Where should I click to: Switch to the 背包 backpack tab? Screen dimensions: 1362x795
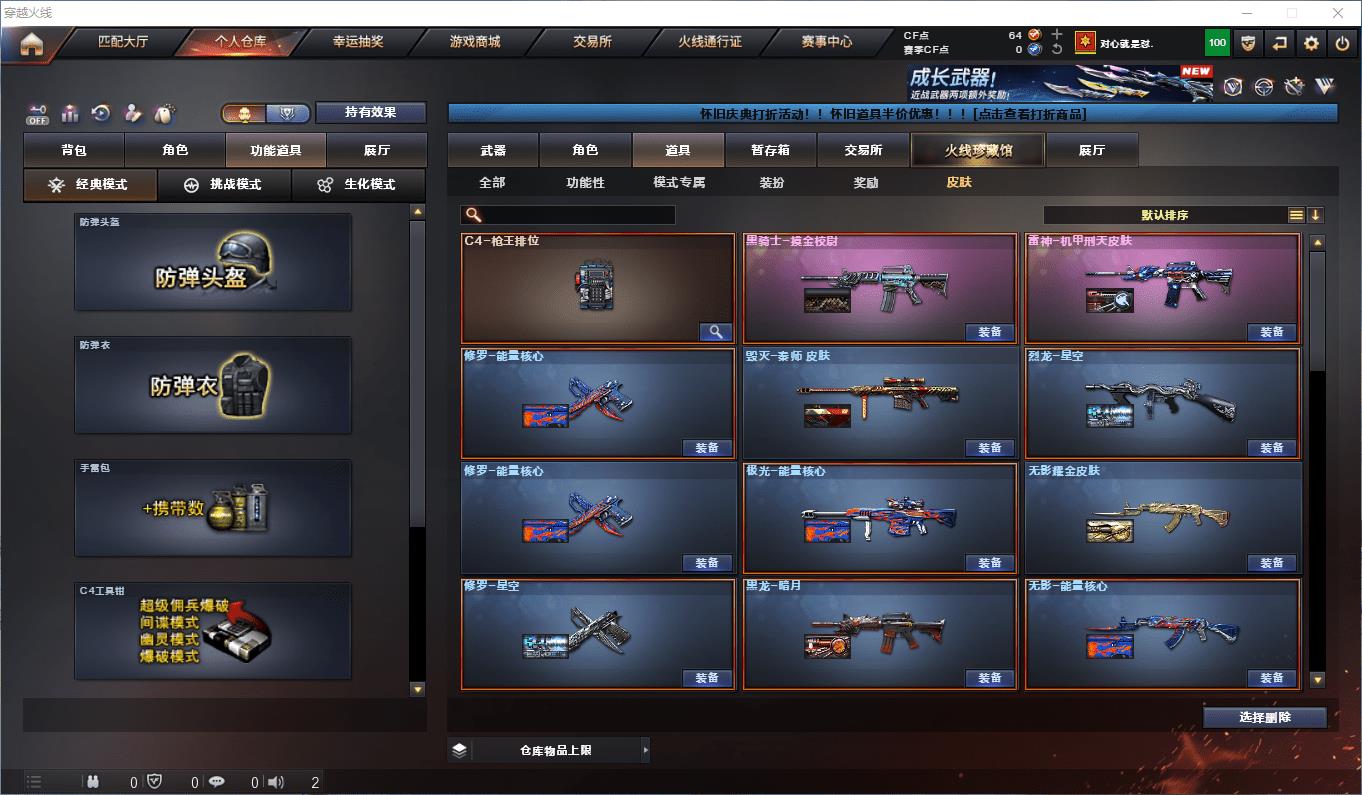[74, 150]
